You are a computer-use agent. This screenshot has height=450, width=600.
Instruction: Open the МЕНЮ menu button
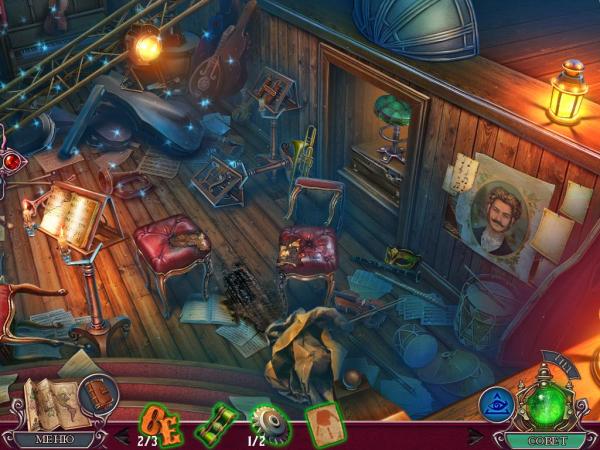[50, 438]
